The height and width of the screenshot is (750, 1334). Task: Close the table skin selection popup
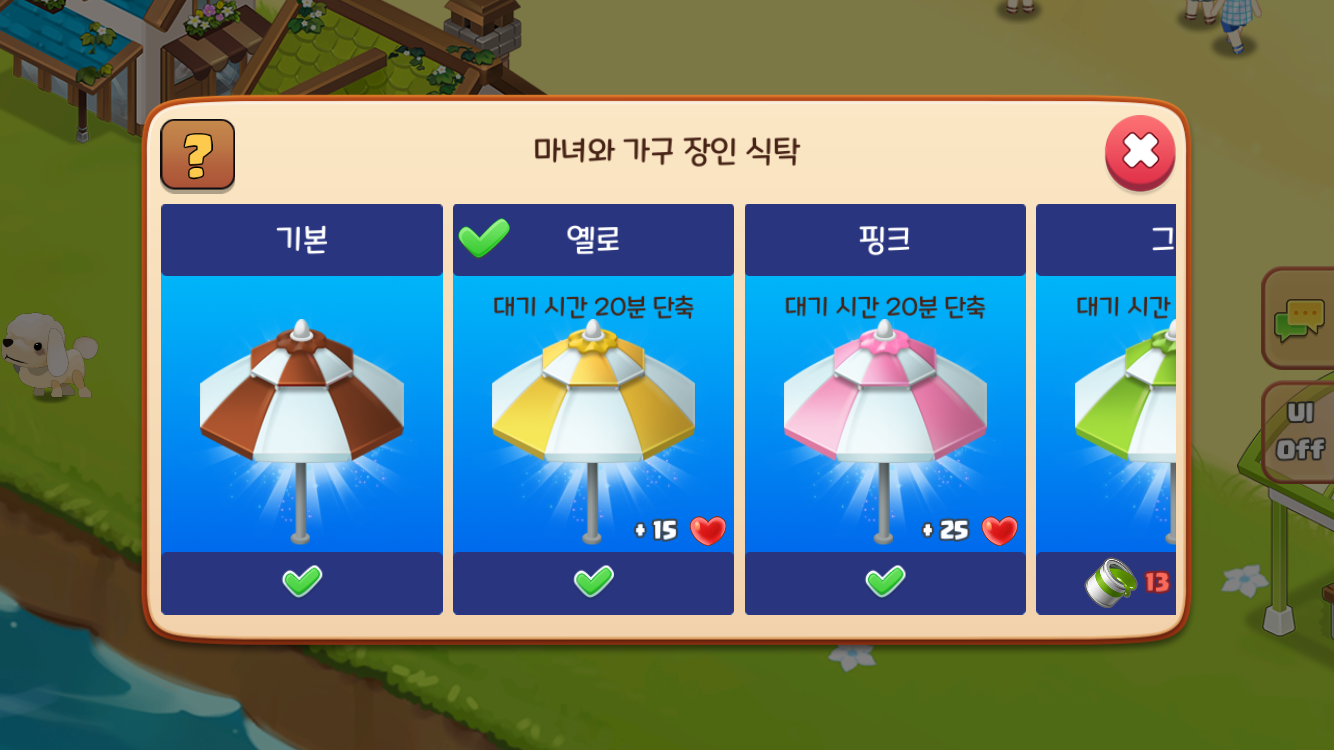[x=1139, y=153]
